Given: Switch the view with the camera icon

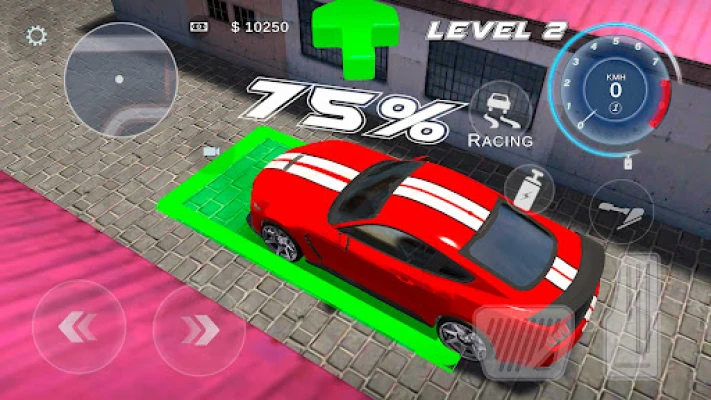Looking at the screenshot, I should tap(211, 151).
